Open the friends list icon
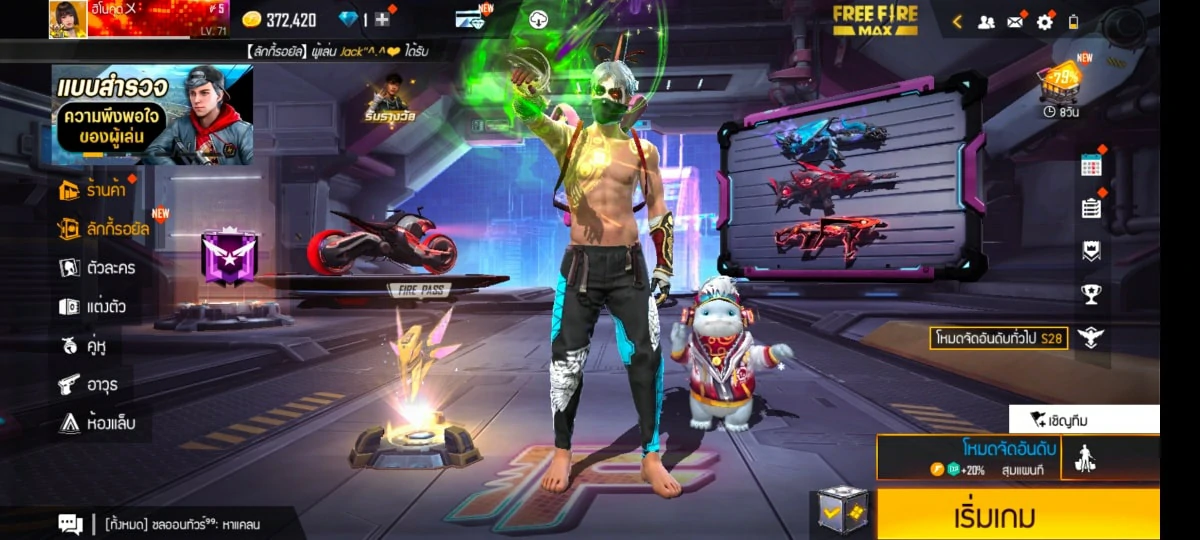Image resolution: width=1200 pixels, height=540 pixels. [x=986, y=21]
